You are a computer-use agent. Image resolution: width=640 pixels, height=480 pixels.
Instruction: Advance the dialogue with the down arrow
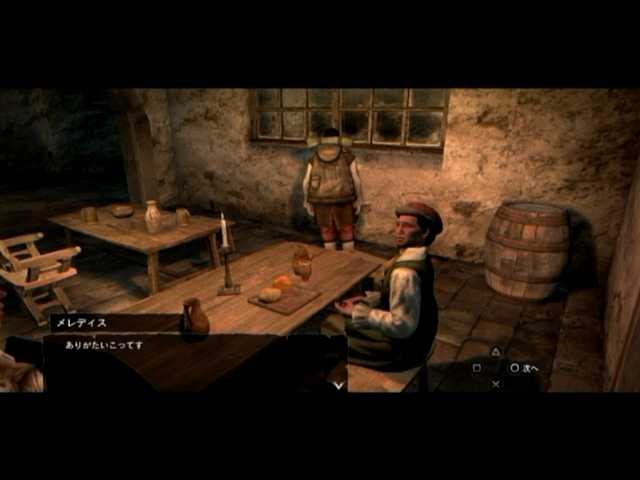coord(339,384)
